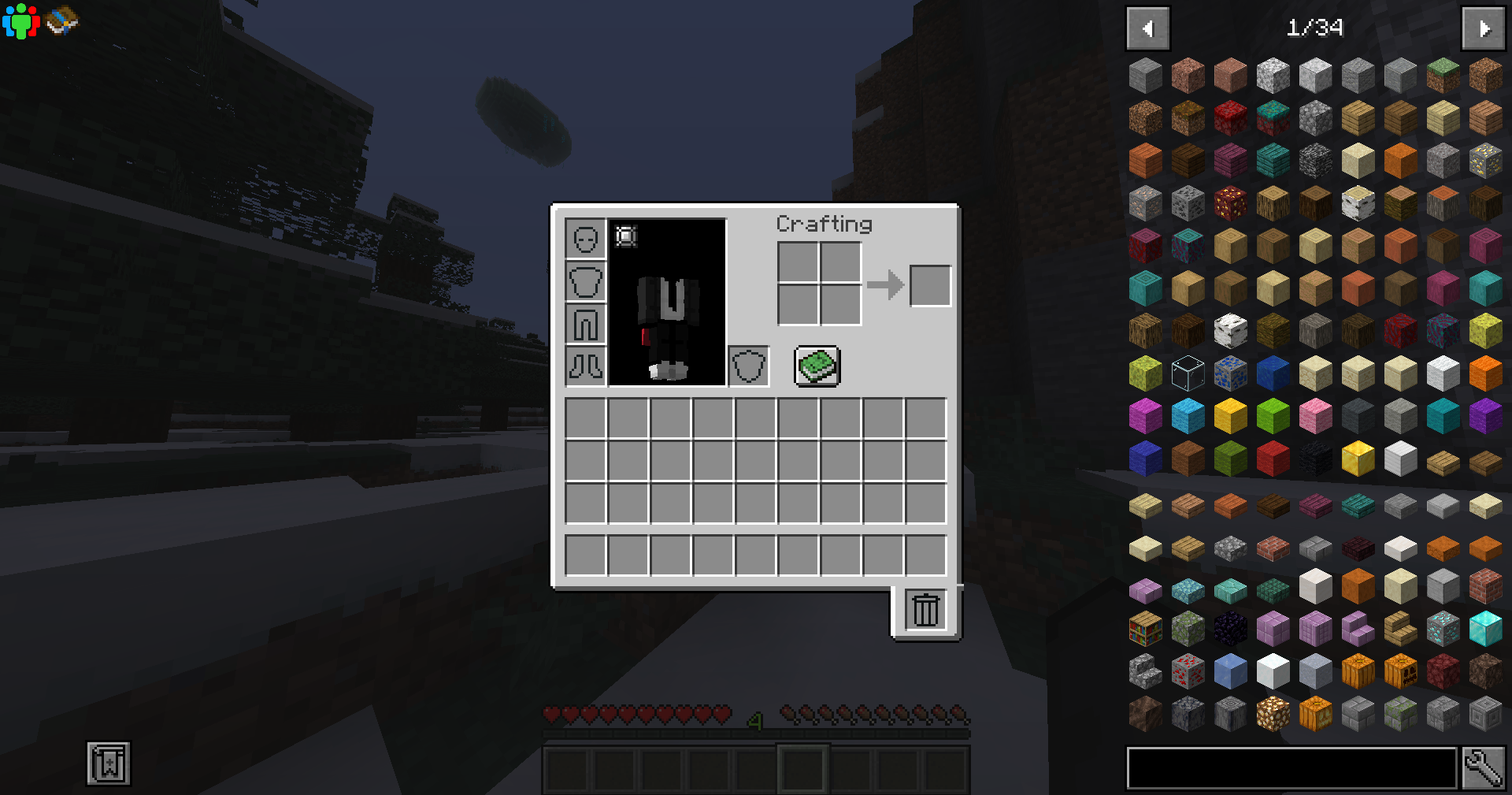Select the leggings armor slot icon

point(585,324)
